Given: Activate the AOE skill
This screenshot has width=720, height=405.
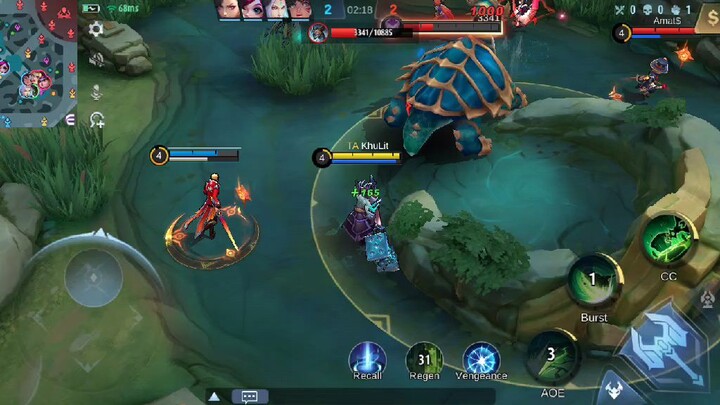Looking at the screenshot, I should pos(551,355).
